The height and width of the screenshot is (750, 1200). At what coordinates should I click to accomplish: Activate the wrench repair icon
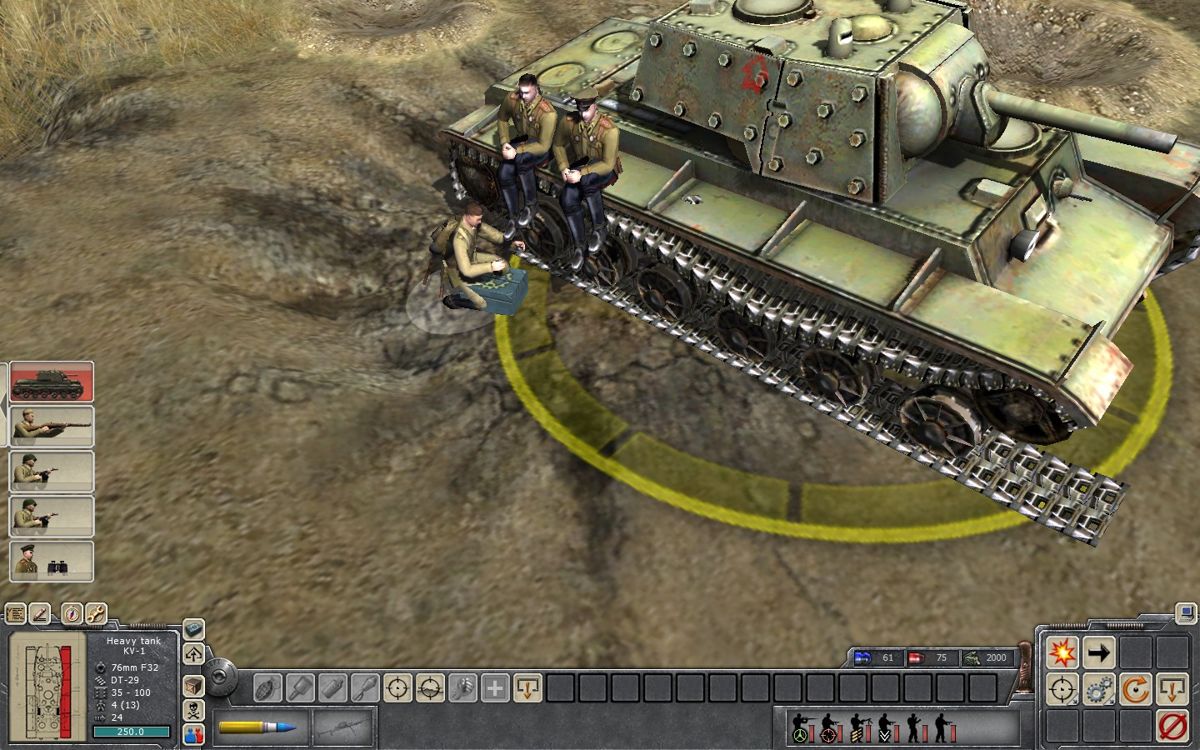click(x=96, y=613)
